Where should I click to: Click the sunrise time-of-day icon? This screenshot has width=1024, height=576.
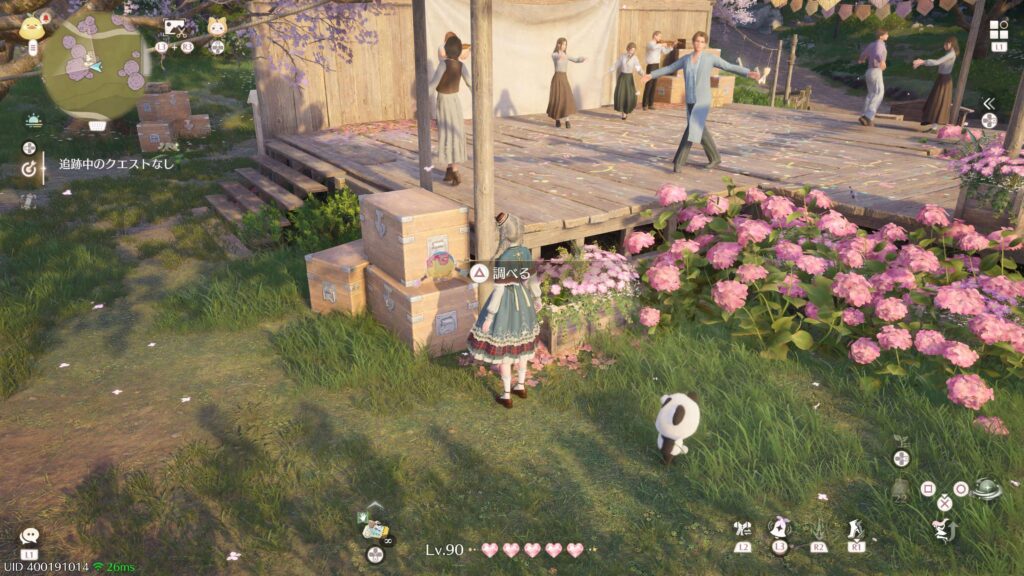33,120
